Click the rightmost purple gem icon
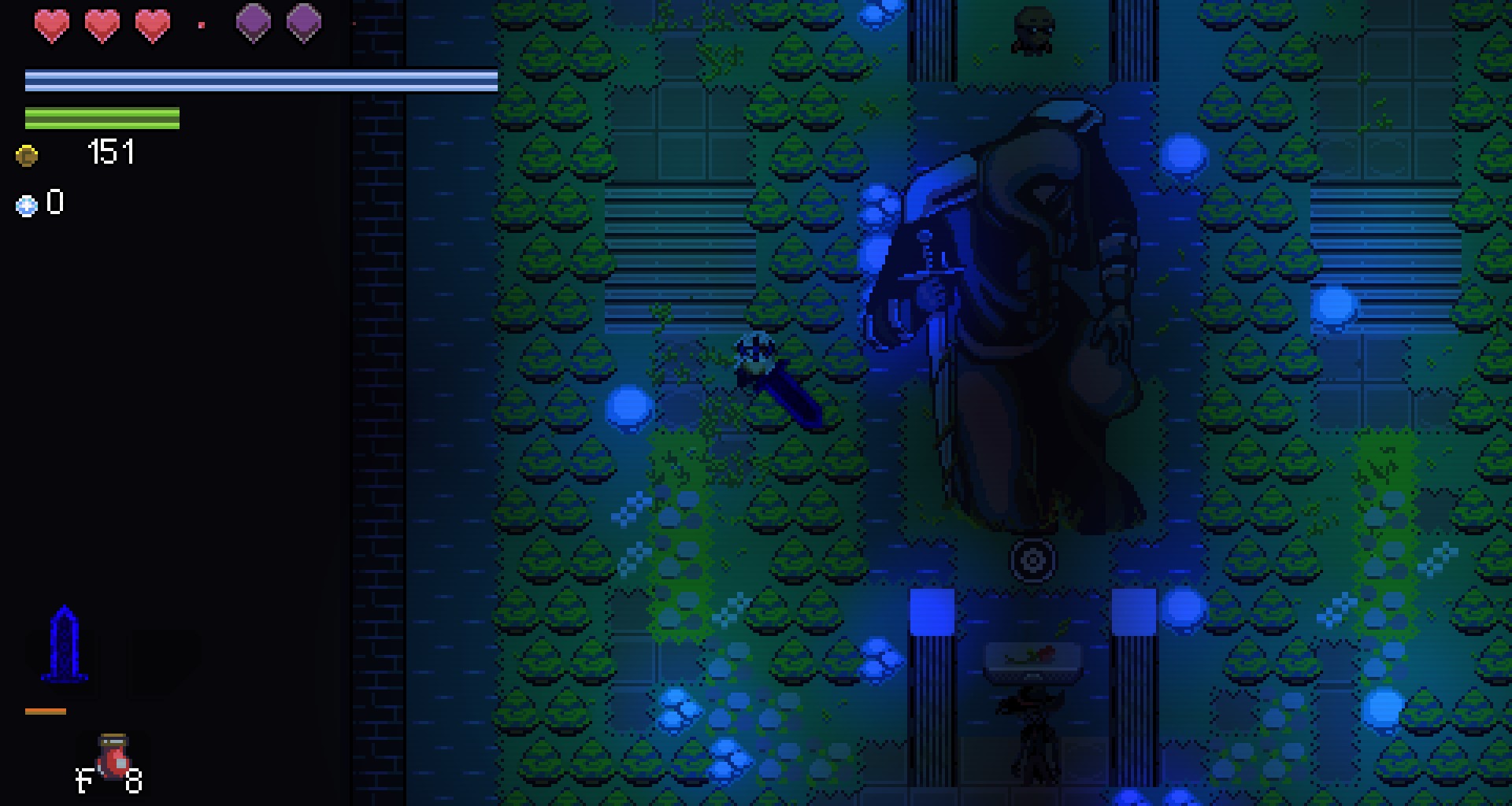 (x=303, y=24)
